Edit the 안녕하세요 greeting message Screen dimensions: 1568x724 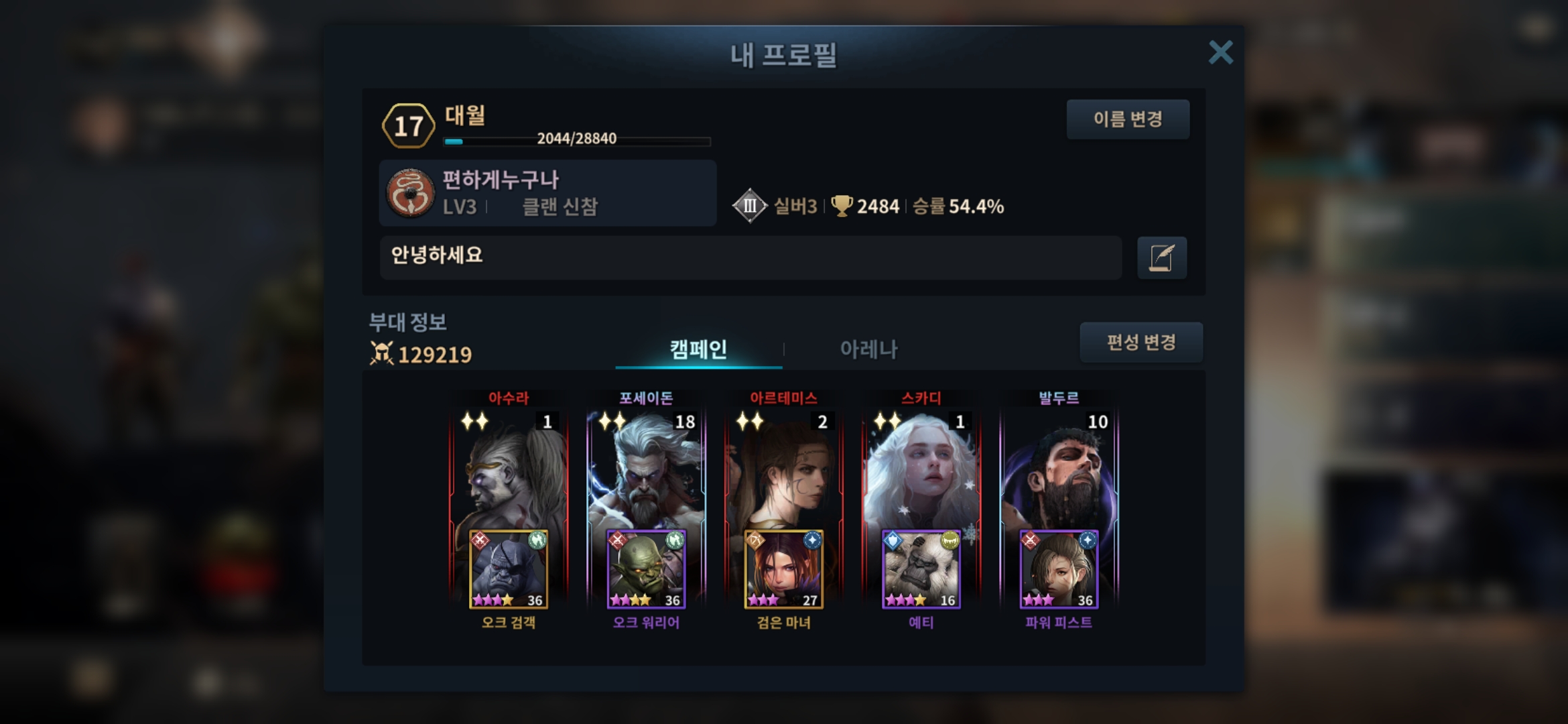(x=1162, y=257)
